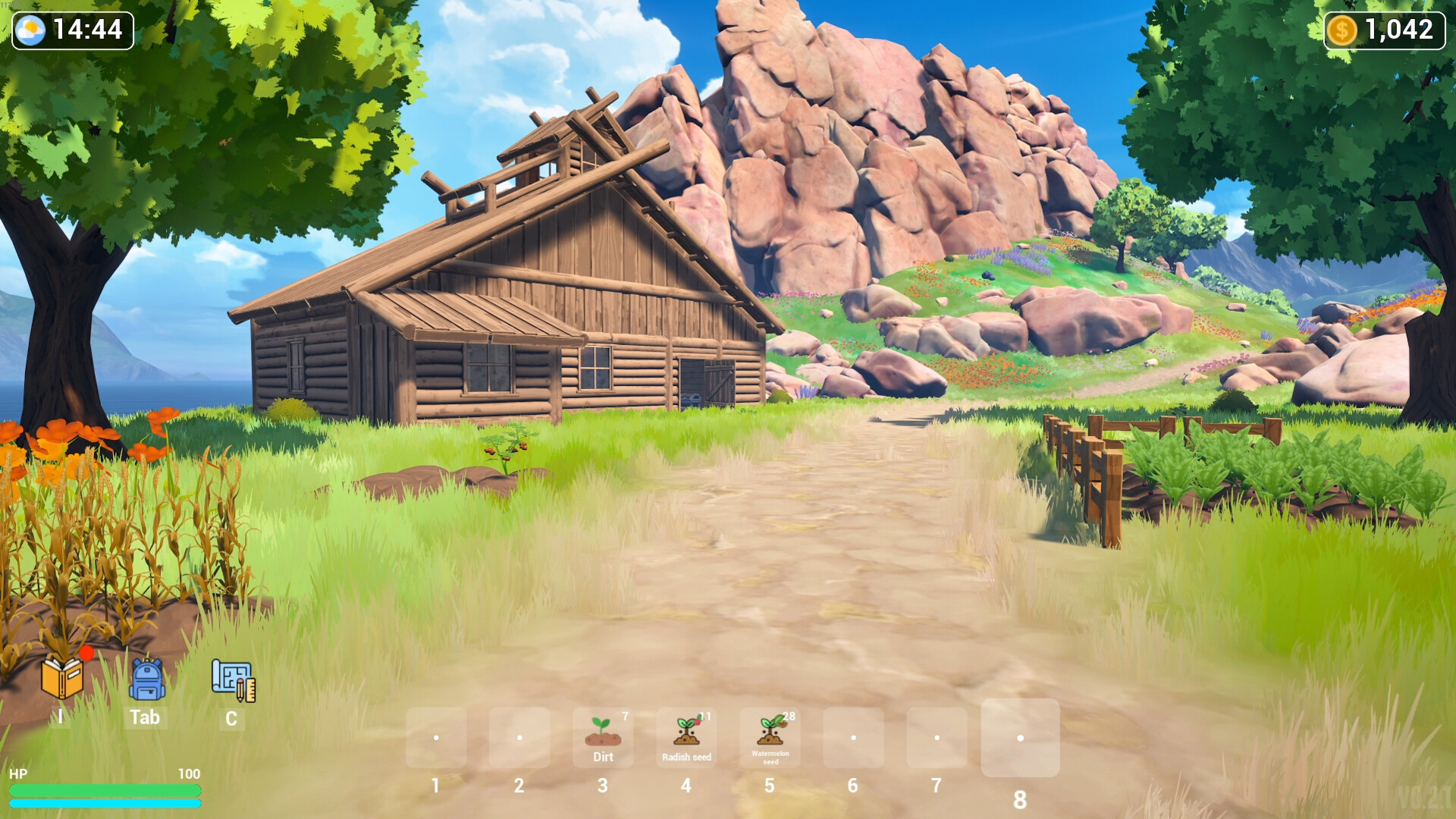Screen dimensions: 1456x819
Task: Open the blue backpack inventory
Action: (x=147, y=679)
